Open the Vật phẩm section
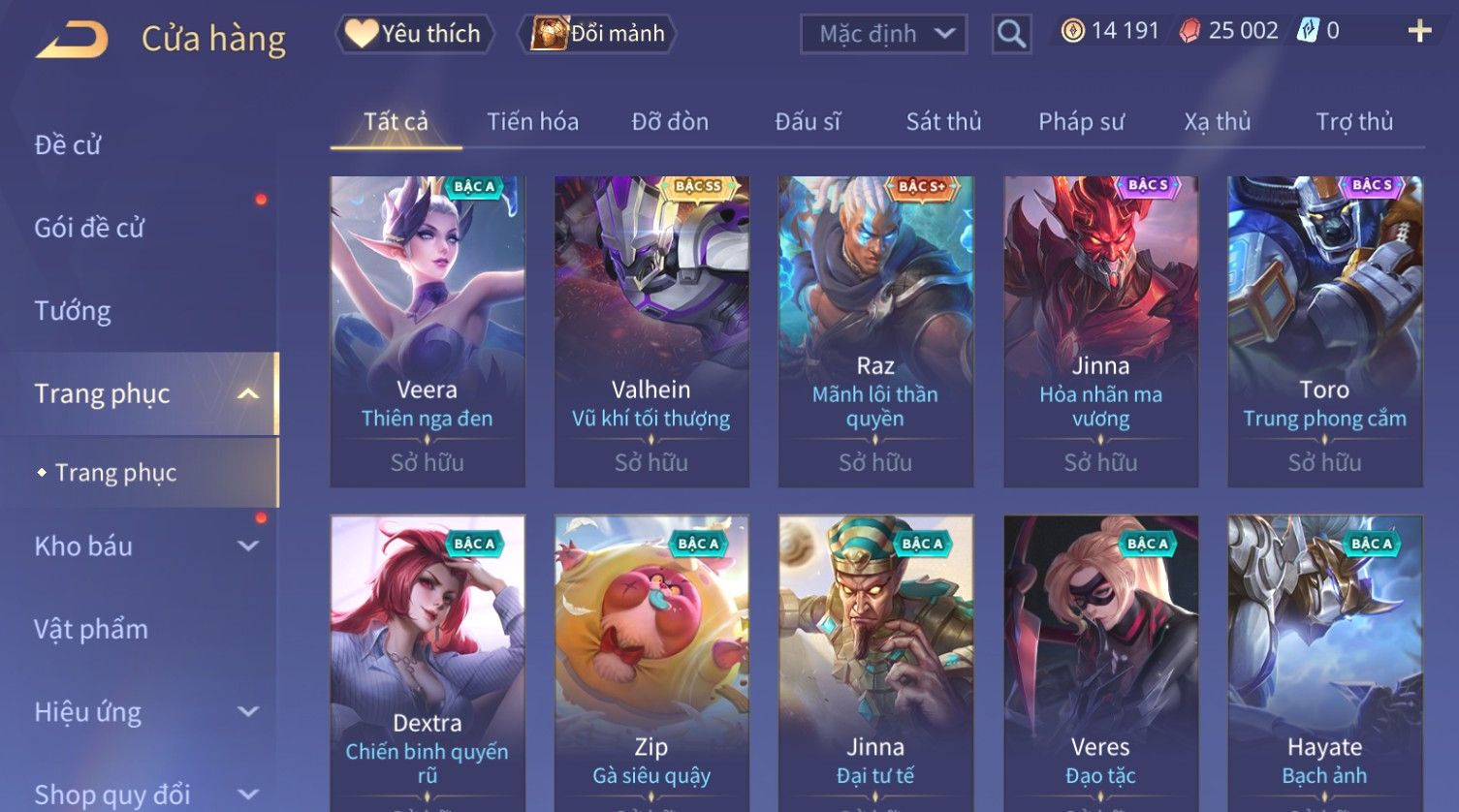Screen dimensions: 1459x812 pos(91,630)
